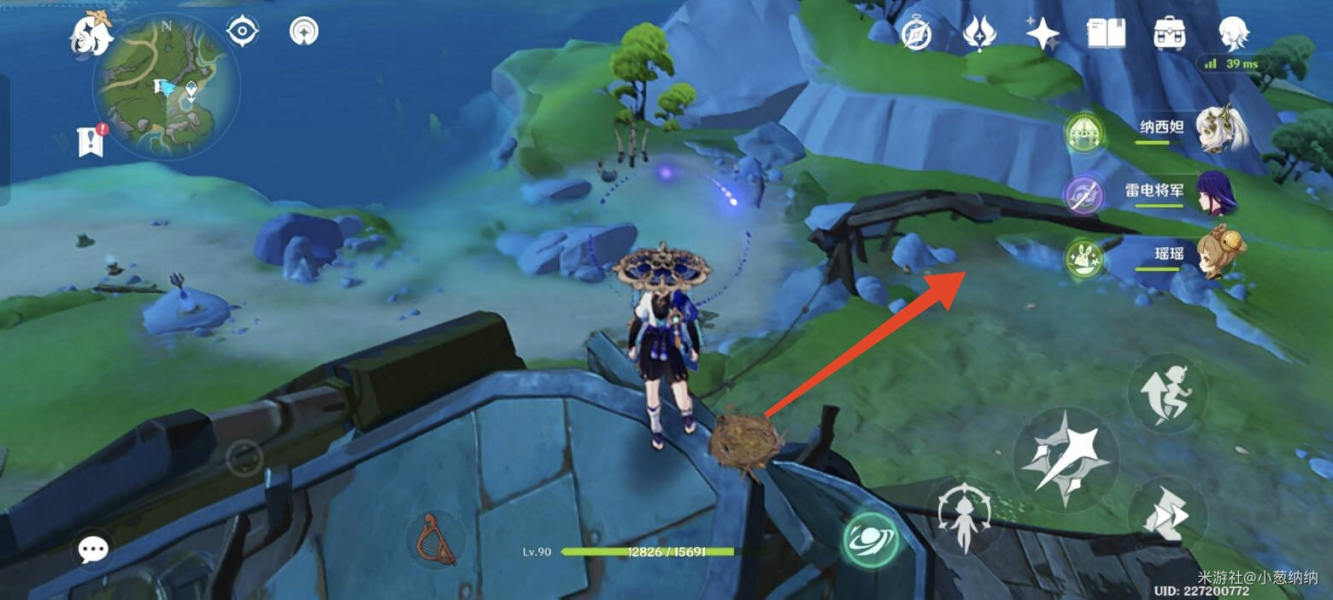The width and height of the screenshot is (1333, 600).
Task: Open the Wish star icon
Action: (1043, 35)
